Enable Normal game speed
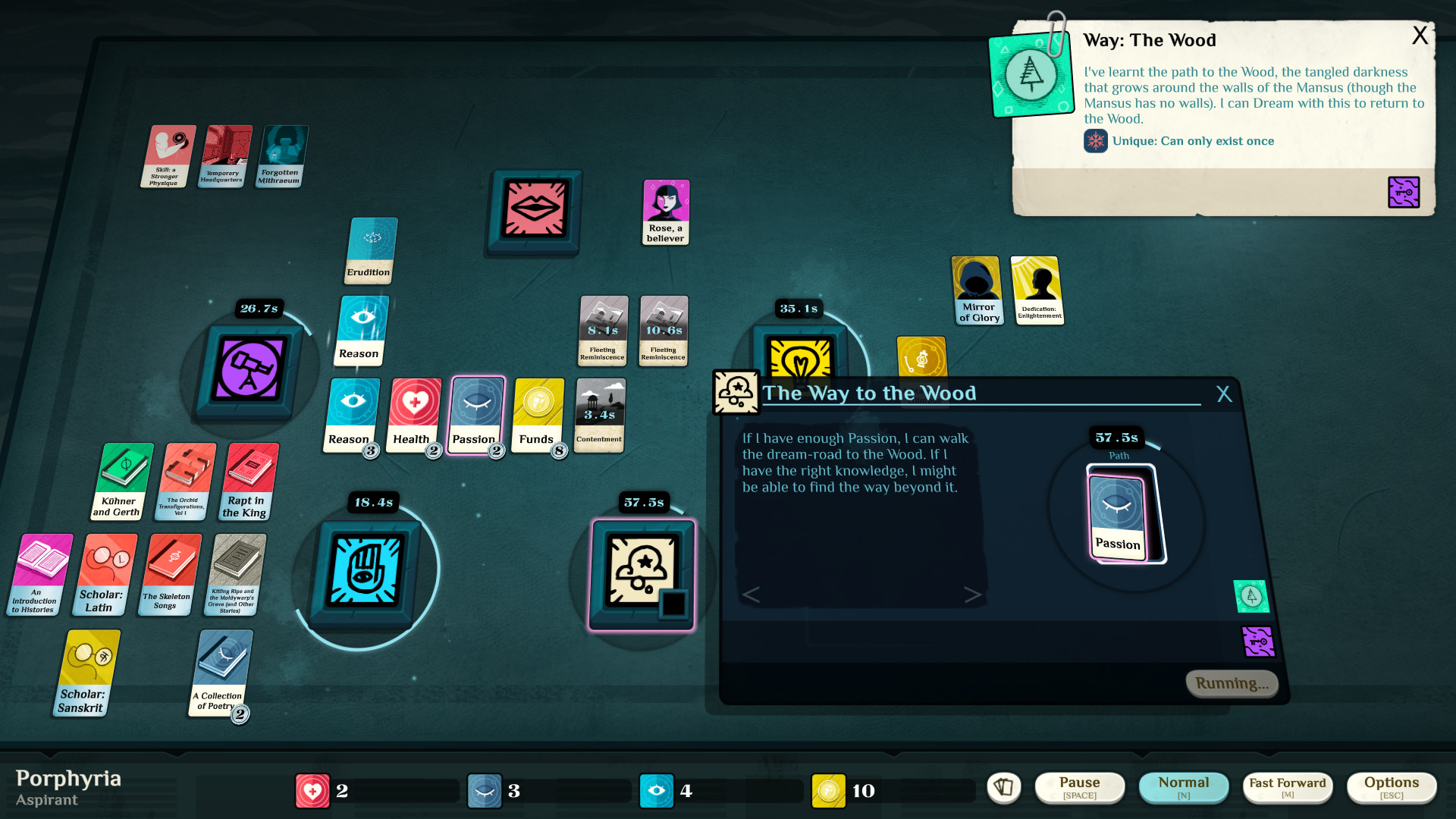Image resolution: width=1456 pixels, height=819 pixels. tap(1184, 787)
